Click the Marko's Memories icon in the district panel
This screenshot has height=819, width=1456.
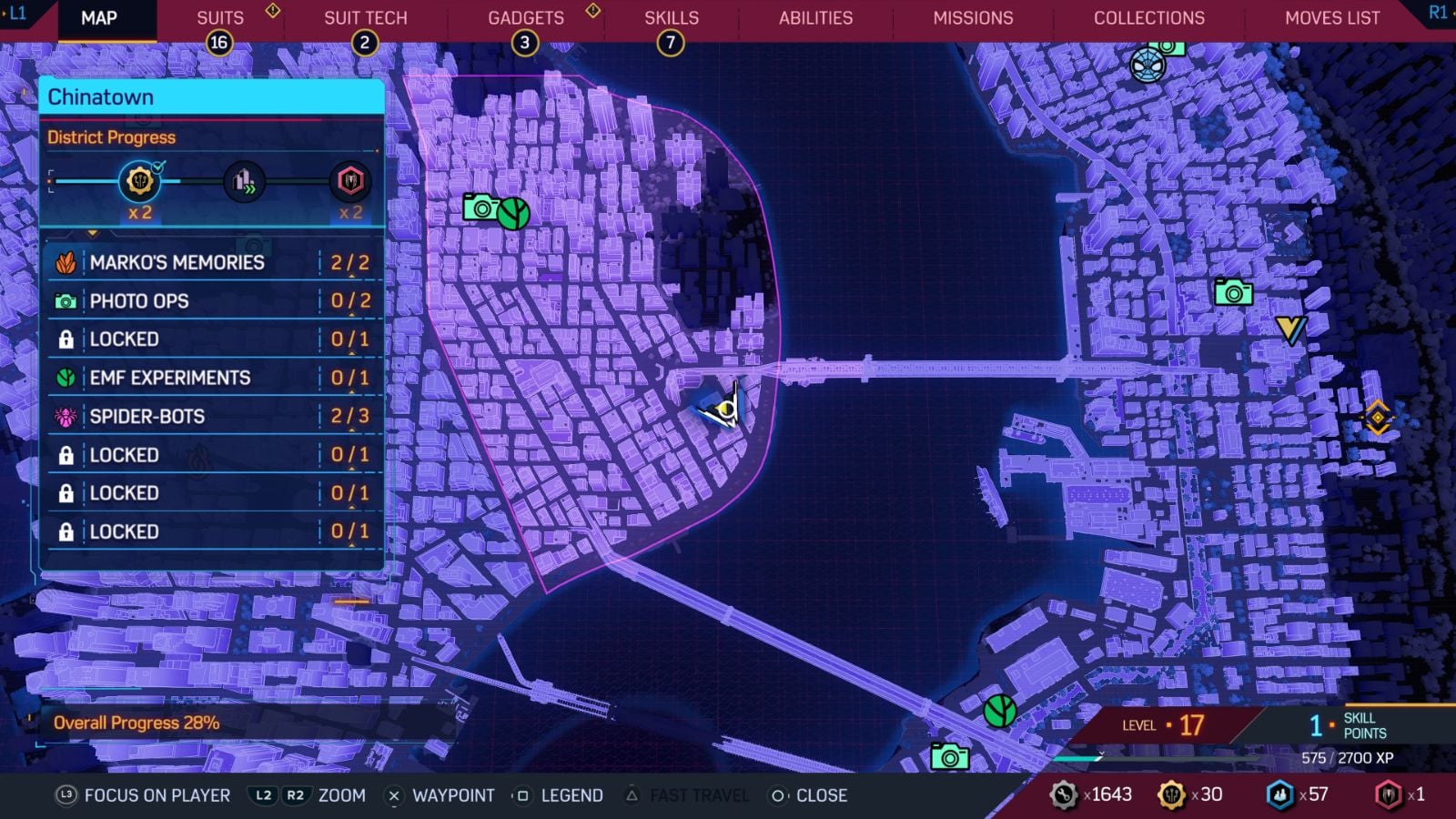(x=66, y=262)
